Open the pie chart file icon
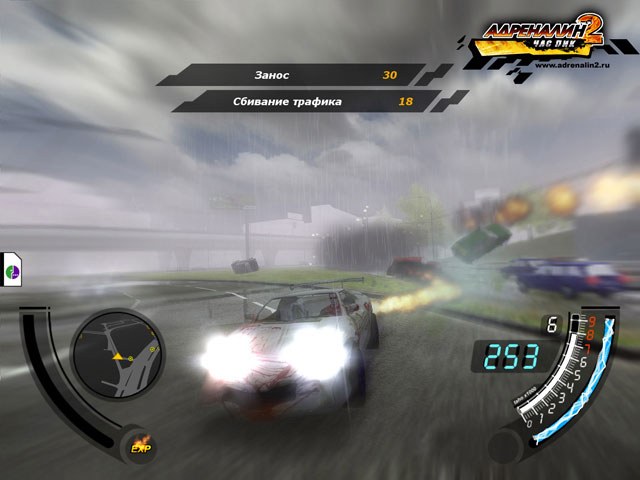The image size is (640, 480). click(13, 270)
